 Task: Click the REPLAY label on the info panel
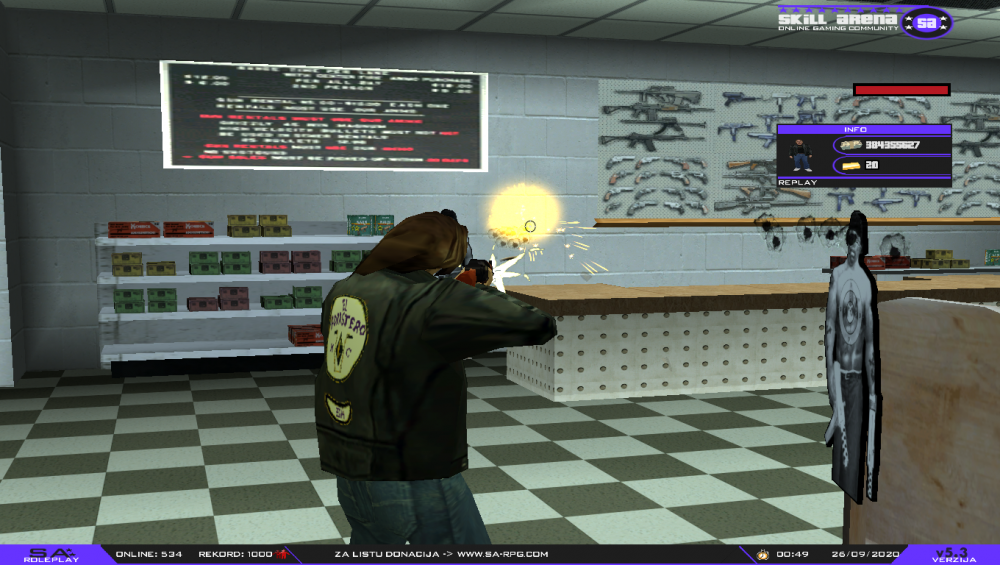coord(798,183)
